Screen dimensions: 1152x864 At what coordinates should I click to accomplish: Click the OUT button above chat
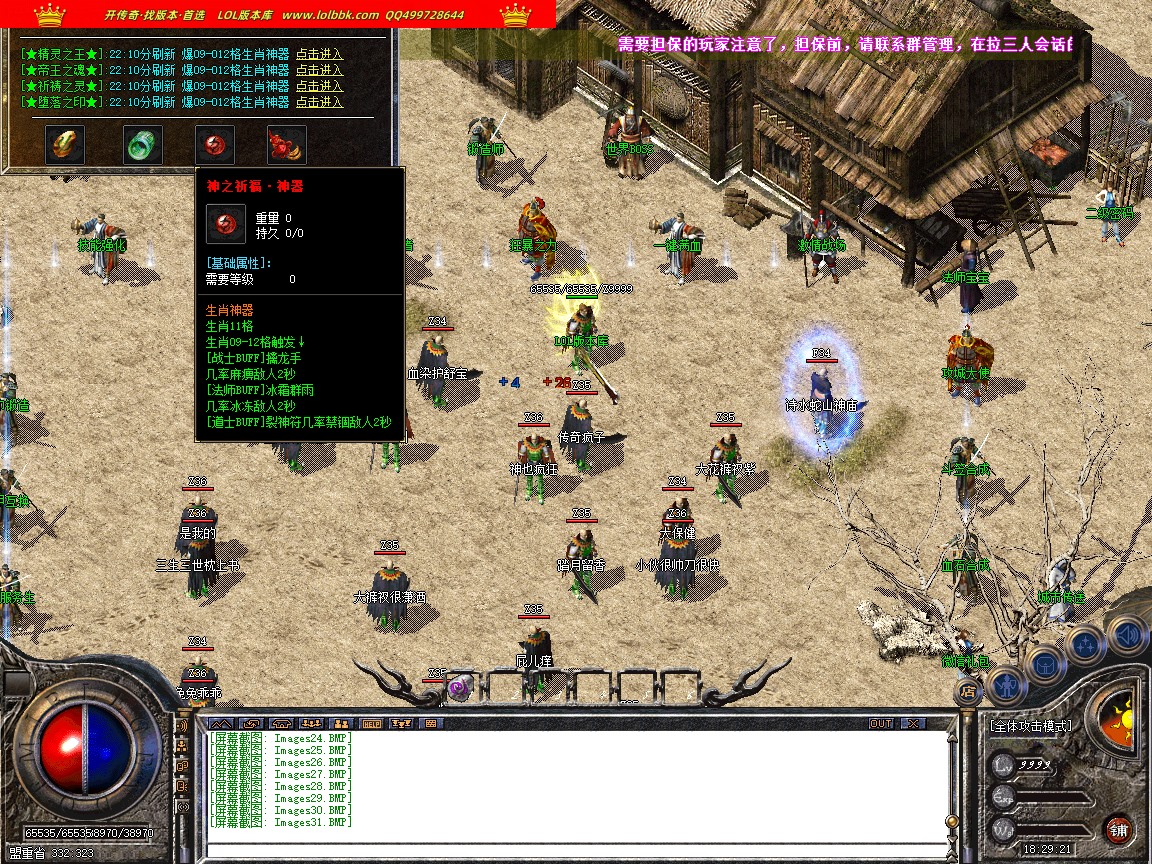880,723
